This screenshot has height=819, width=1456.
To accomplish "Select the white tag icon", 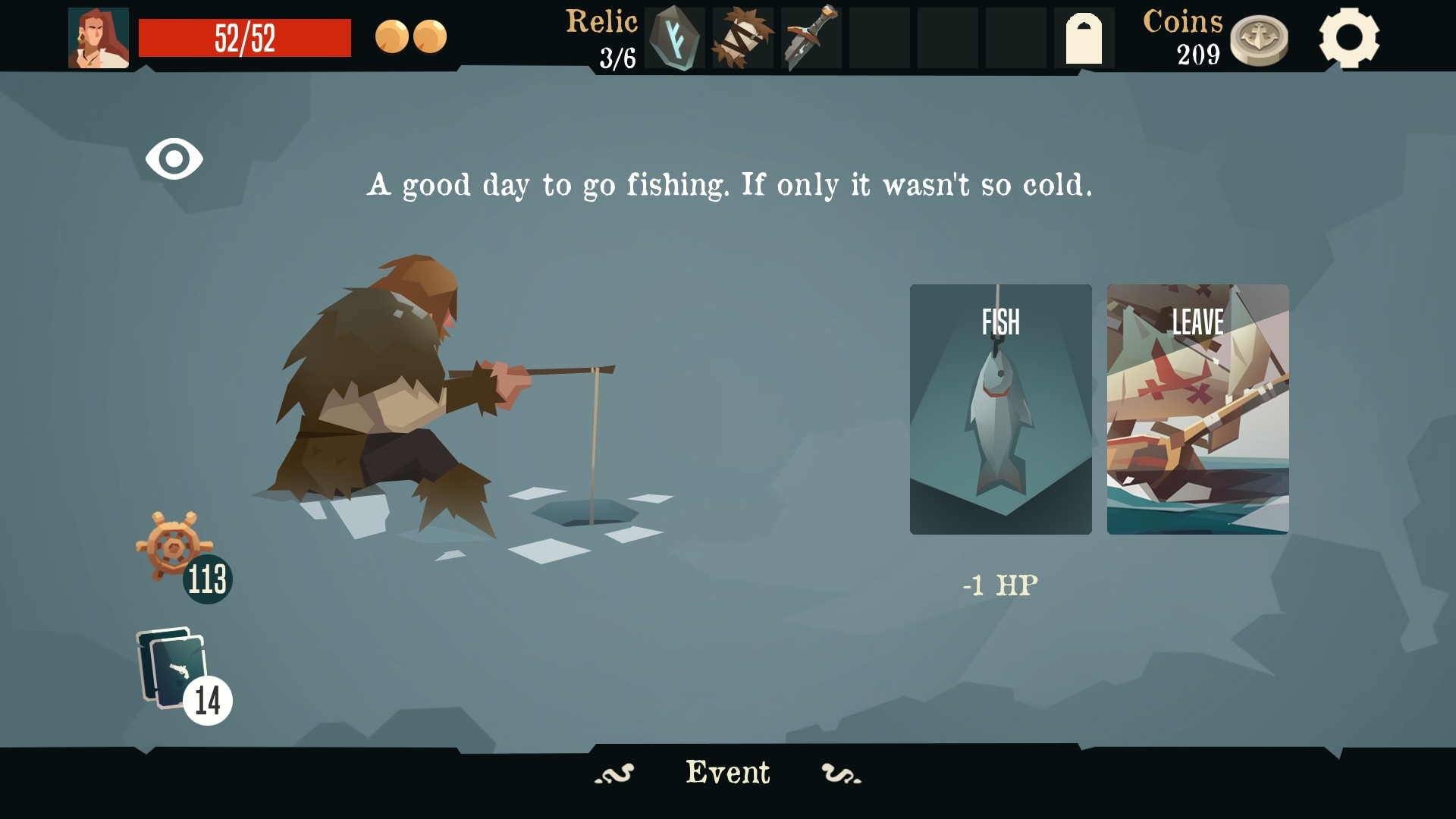I will 1084,39.
